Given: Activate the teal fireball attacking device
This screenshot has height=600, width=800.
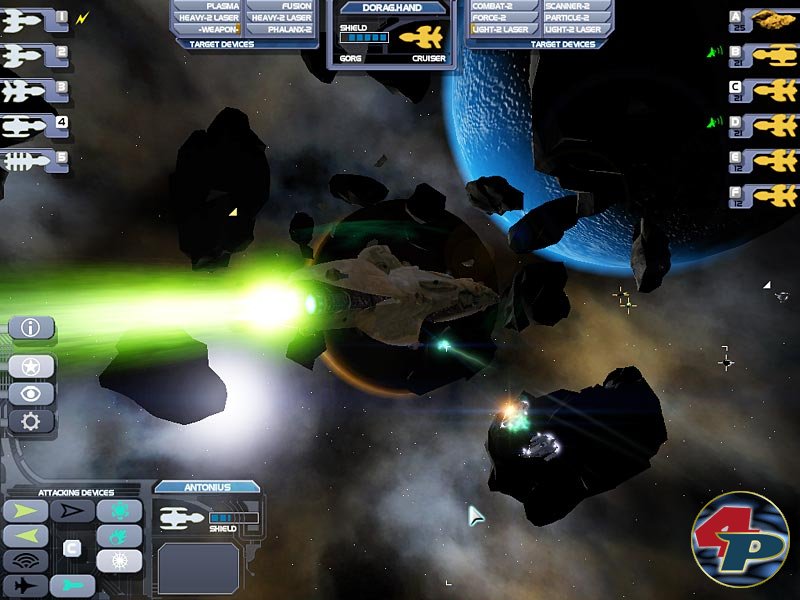Looking at the screenshot, I should pyautogui.click(x=119, y=535).
